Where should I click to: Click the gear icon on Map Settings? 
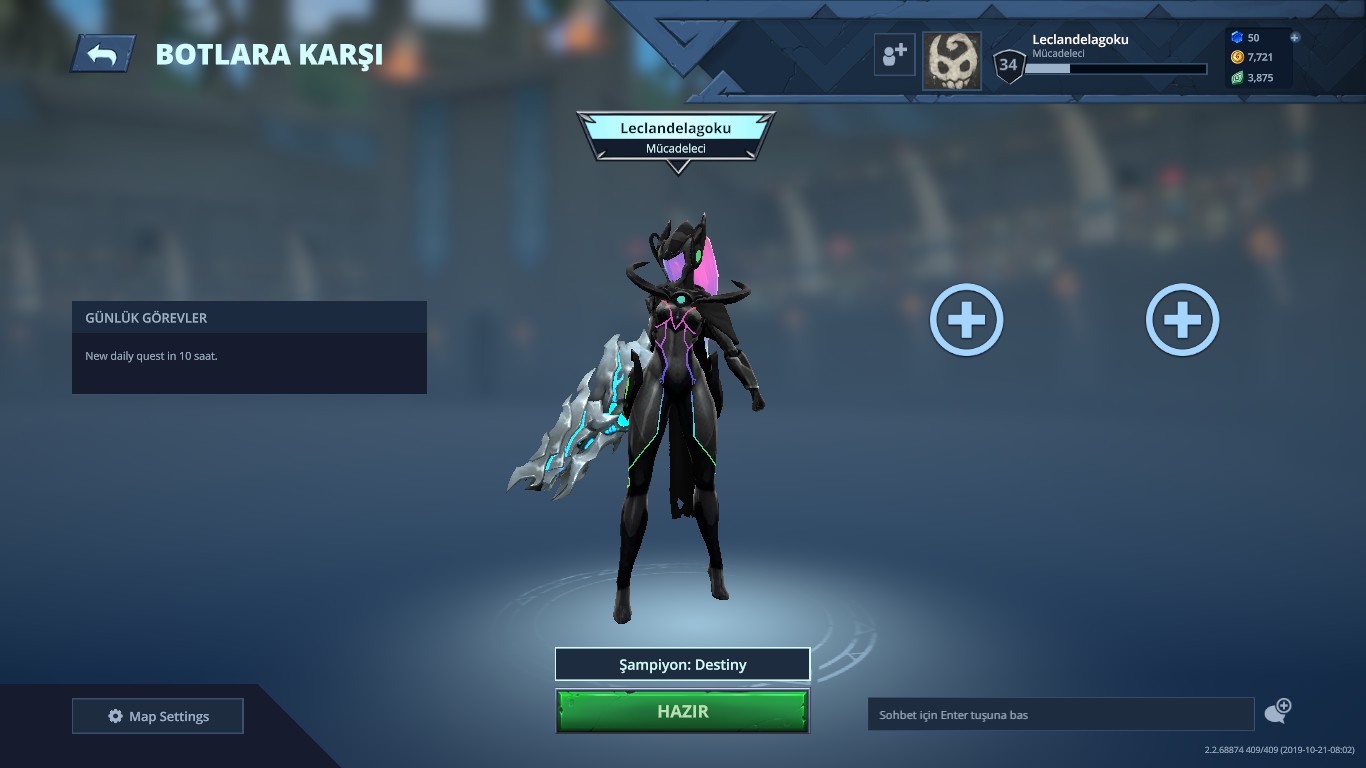pos(115,715)
